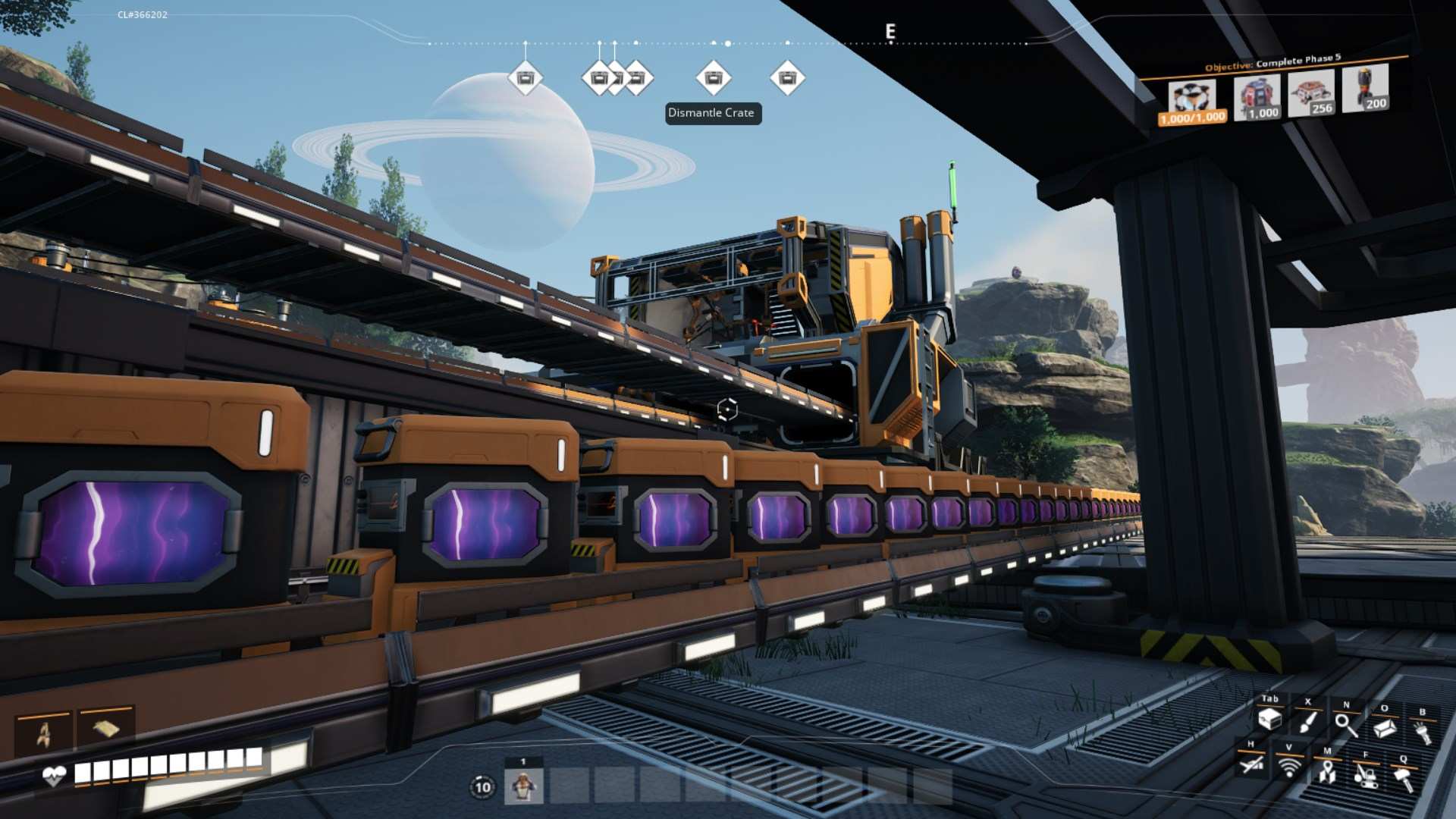The width and height of the screenshot is (1456, 819).
Task: Click the hotbar number 10 indicator
Action: 482,787
